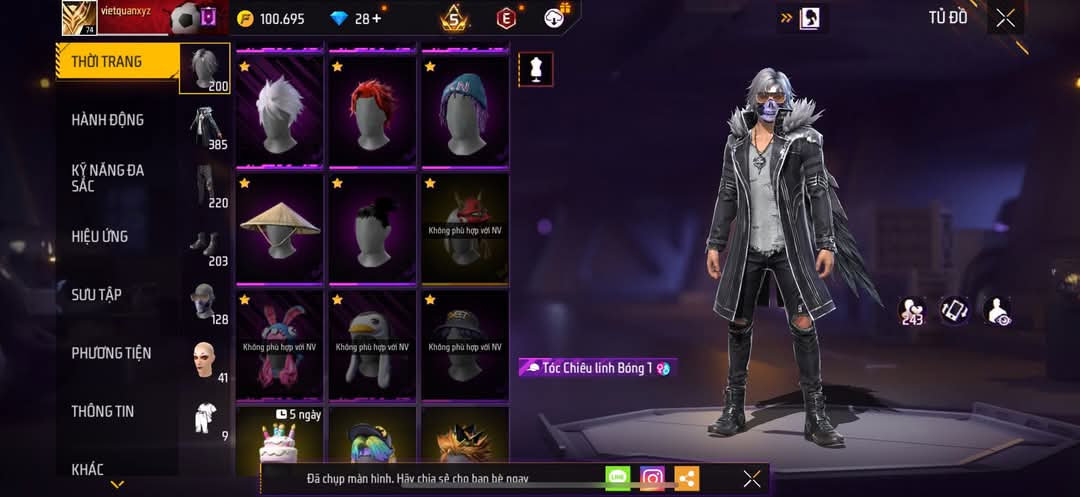Image resolution: width=1080 pixels, height=497 pixels.
Task: Open the jacket tops subcategory with 385 items
Action: (208, 128)
